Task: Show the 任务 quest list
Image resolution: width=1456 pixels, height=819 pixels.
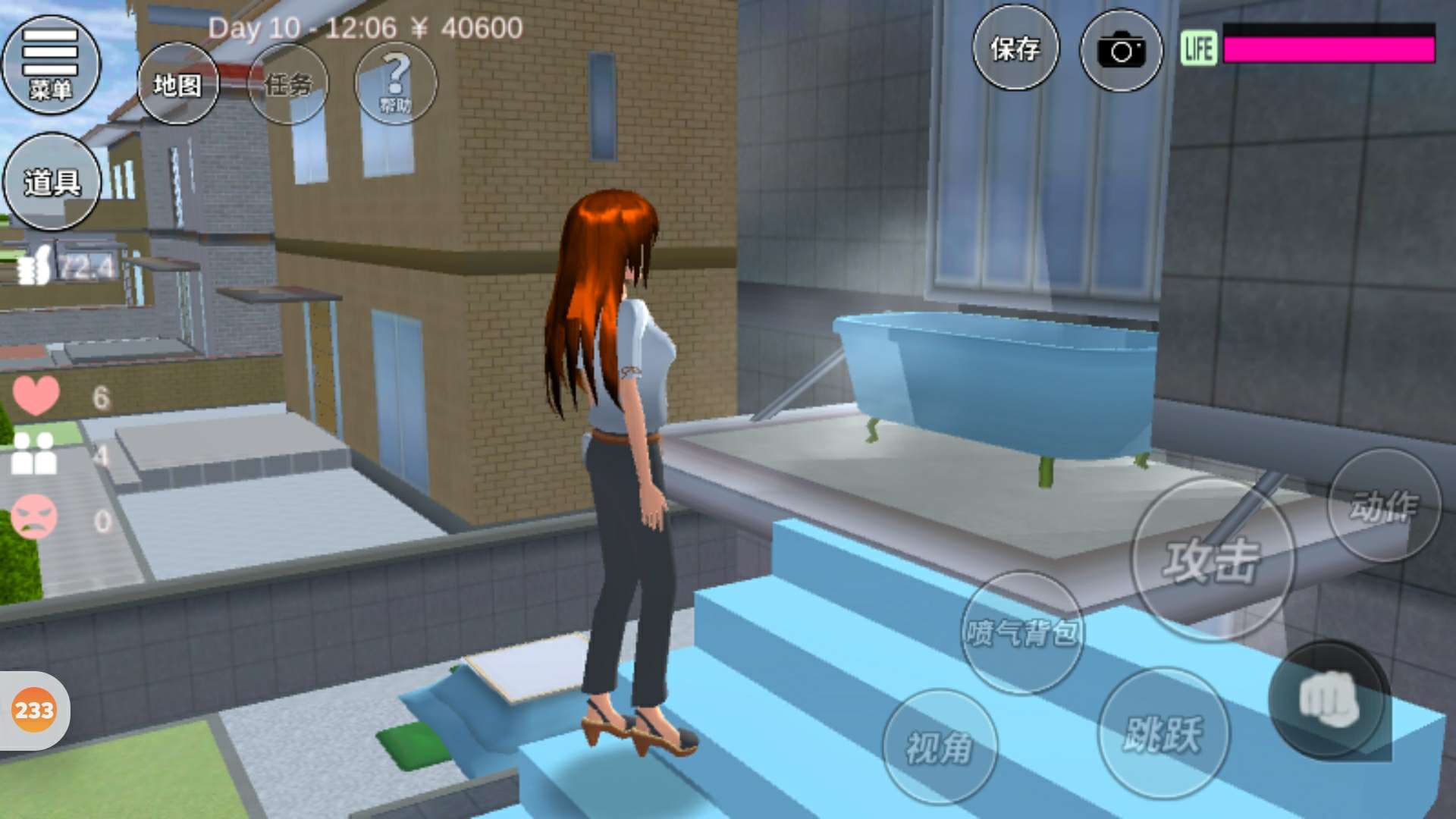Action: tap(288, 84)
